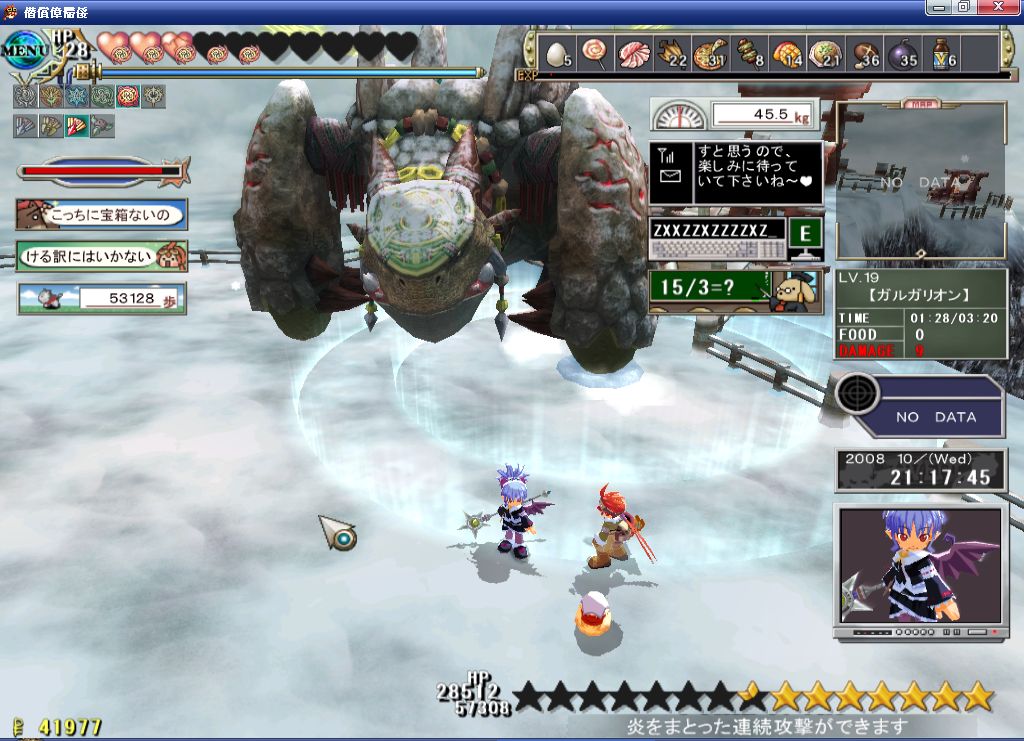The width and height of the screenshot is (1024, 741).
Task: Use the energy drink bottle item
Action: pos(940,52)
